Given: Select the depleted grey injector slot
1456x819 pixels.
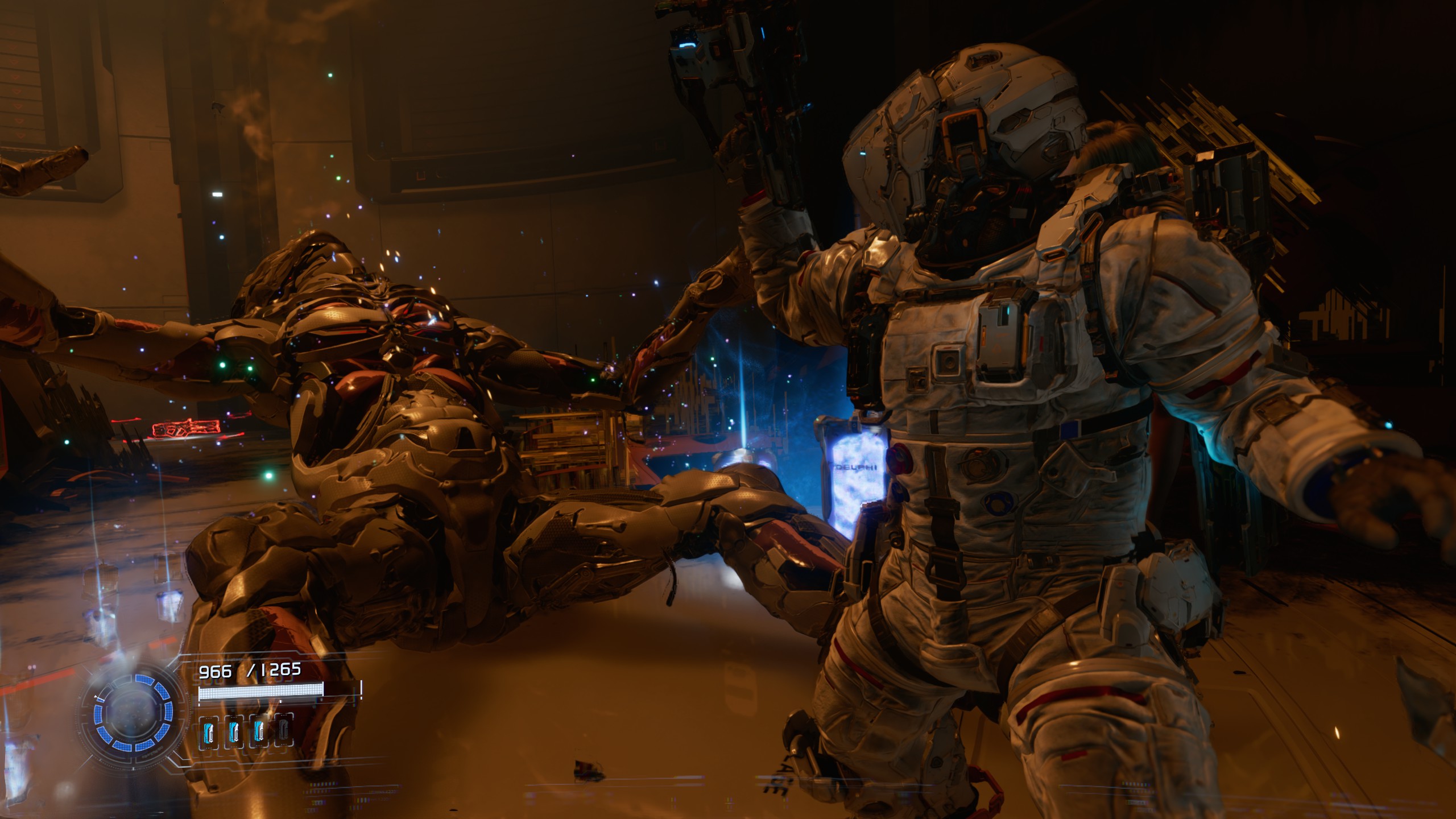Looking at the screenshot, I should tap(284, 732).
